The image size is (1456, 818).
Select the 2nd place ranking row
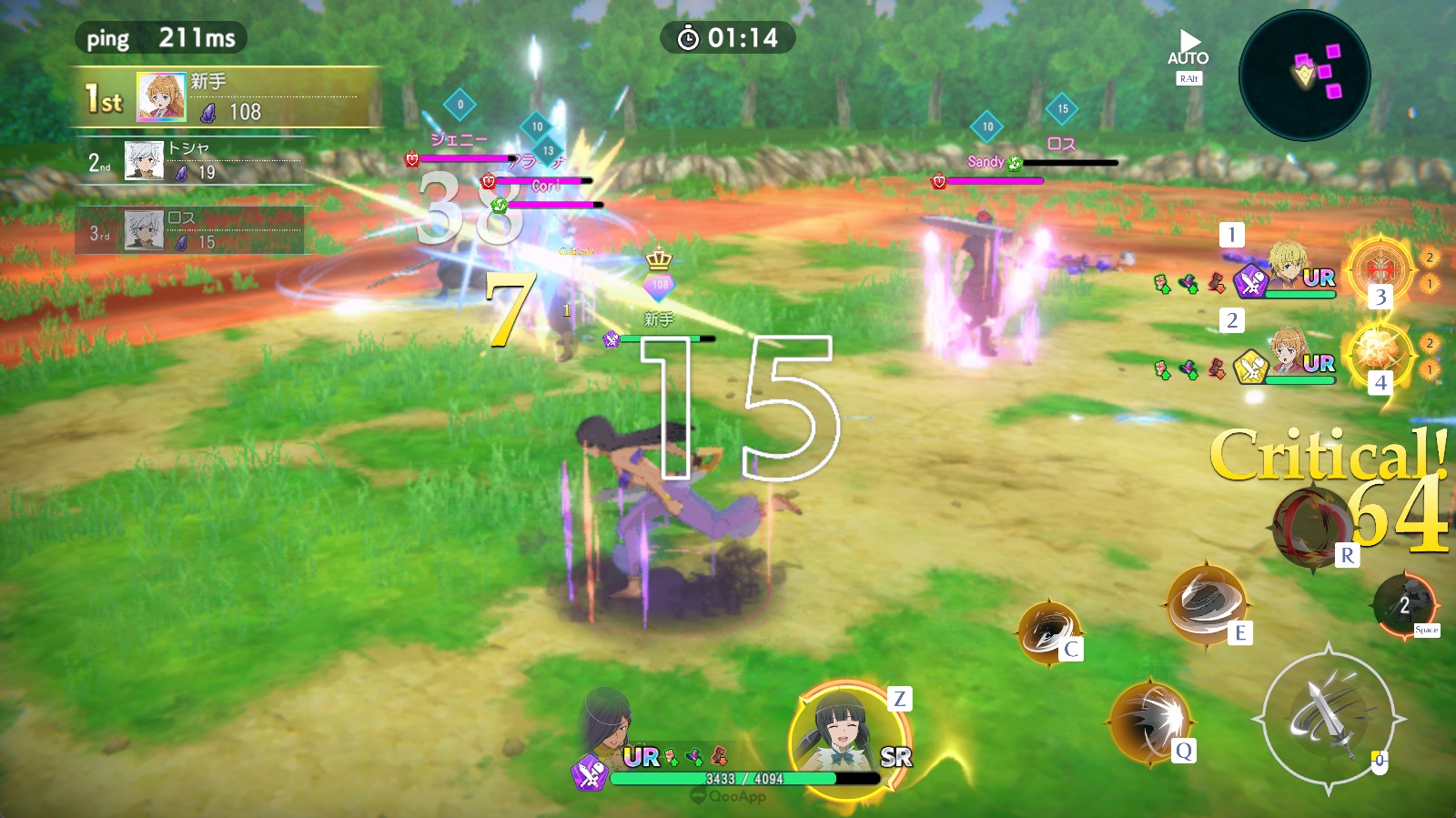(x=196, y=161)
